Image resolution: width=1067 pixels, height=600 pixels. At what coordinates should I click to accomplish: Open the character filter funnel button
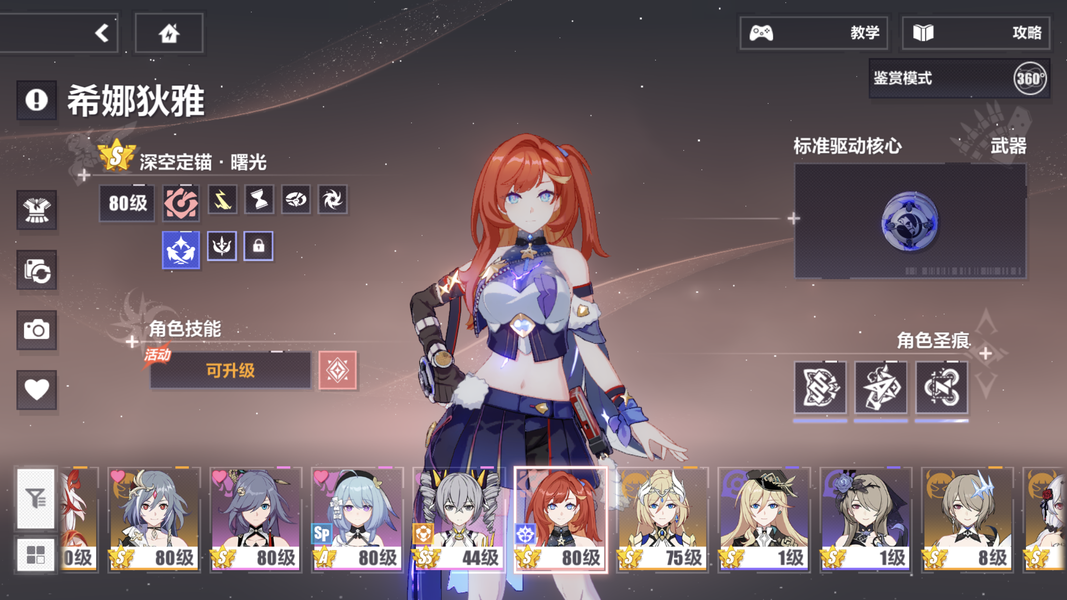[x=36, y=497]
